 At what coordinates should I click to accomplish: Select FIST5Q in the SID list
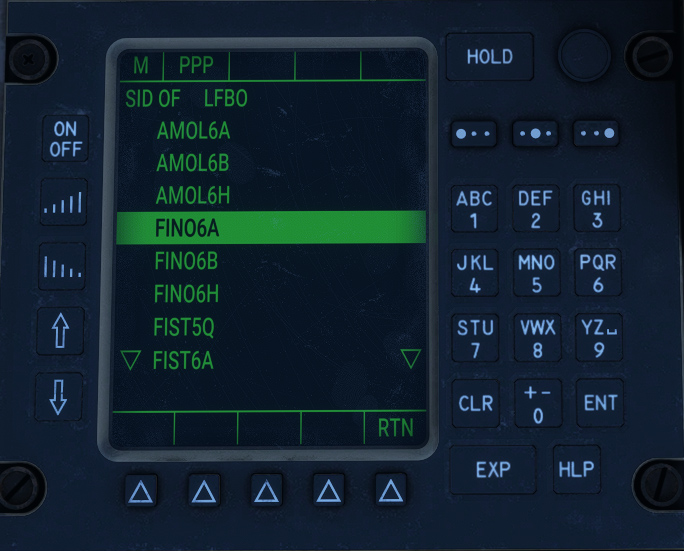tap(184, 327)
